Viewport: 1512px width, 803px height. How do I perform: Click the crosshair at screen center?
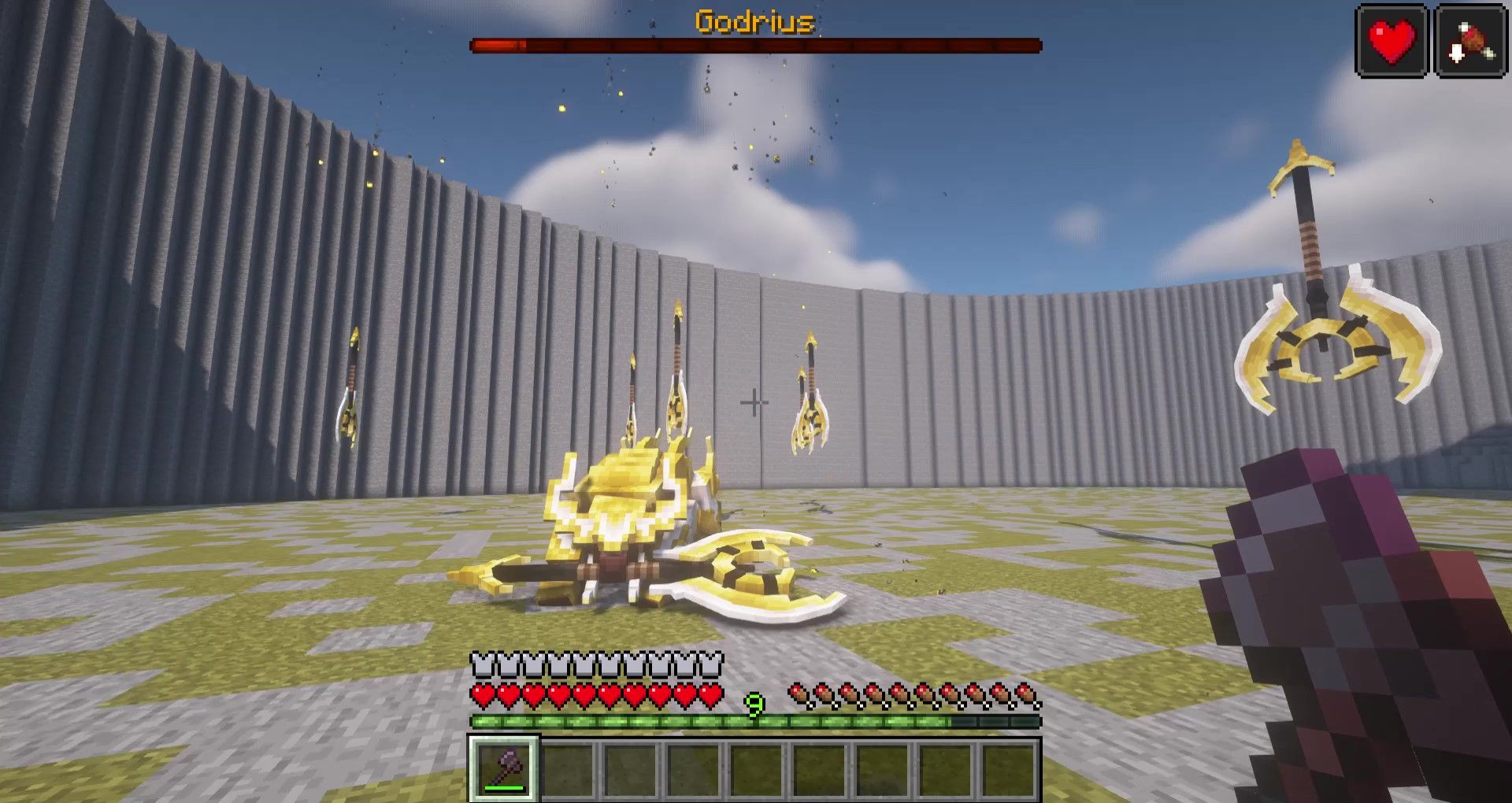click(756, 402)
